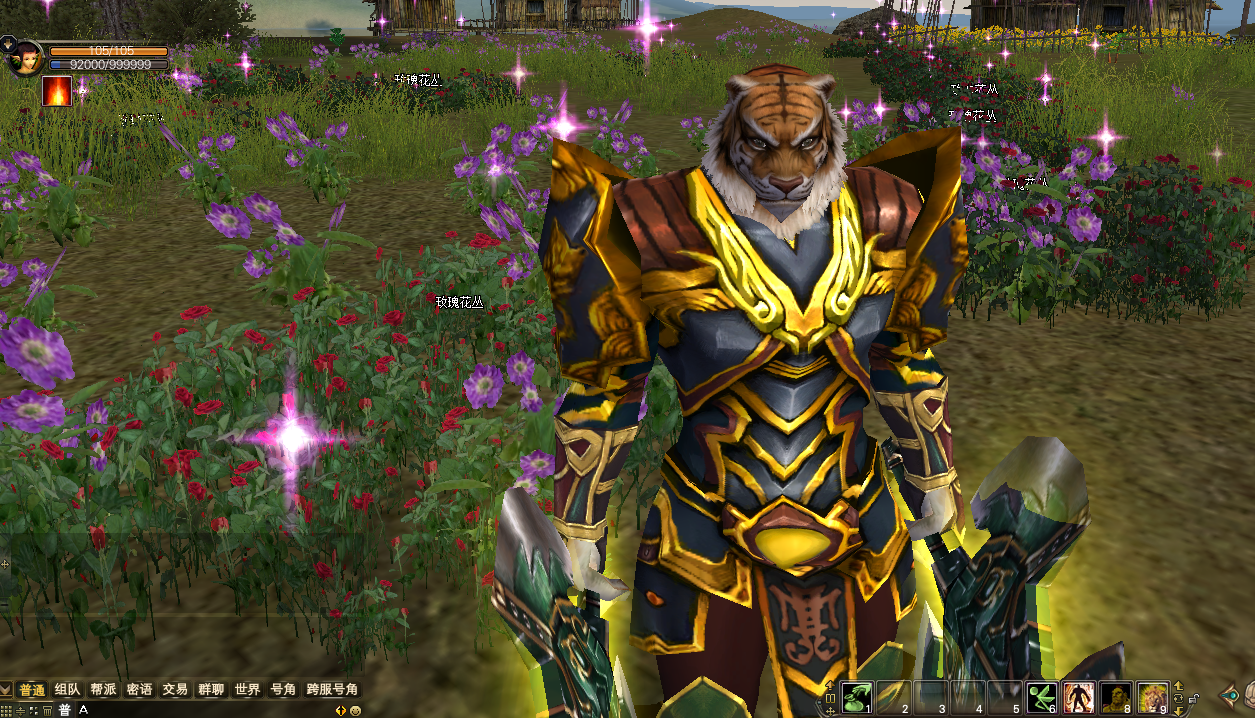The height and width of the screenshot is (718, 1255).
Task: Activate the dark silhouette skill in slot 7
Action: click(1077, 697)
